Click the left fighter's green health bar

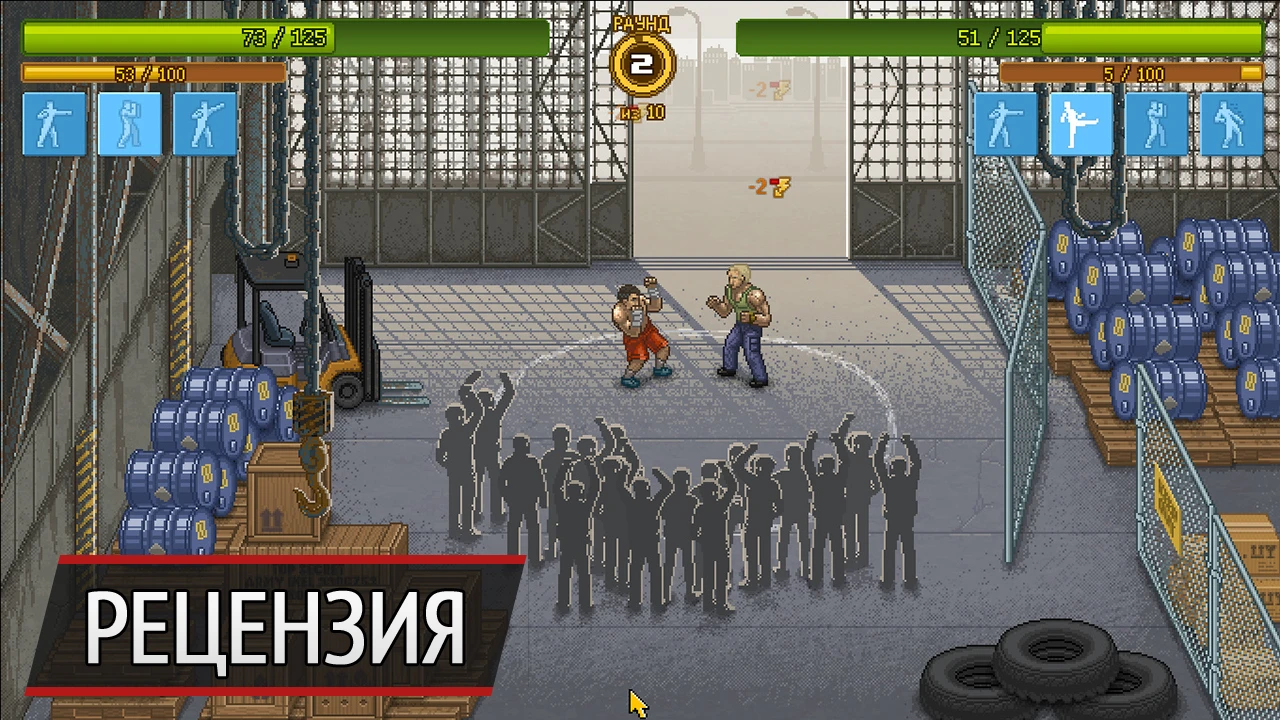(280, 38)
